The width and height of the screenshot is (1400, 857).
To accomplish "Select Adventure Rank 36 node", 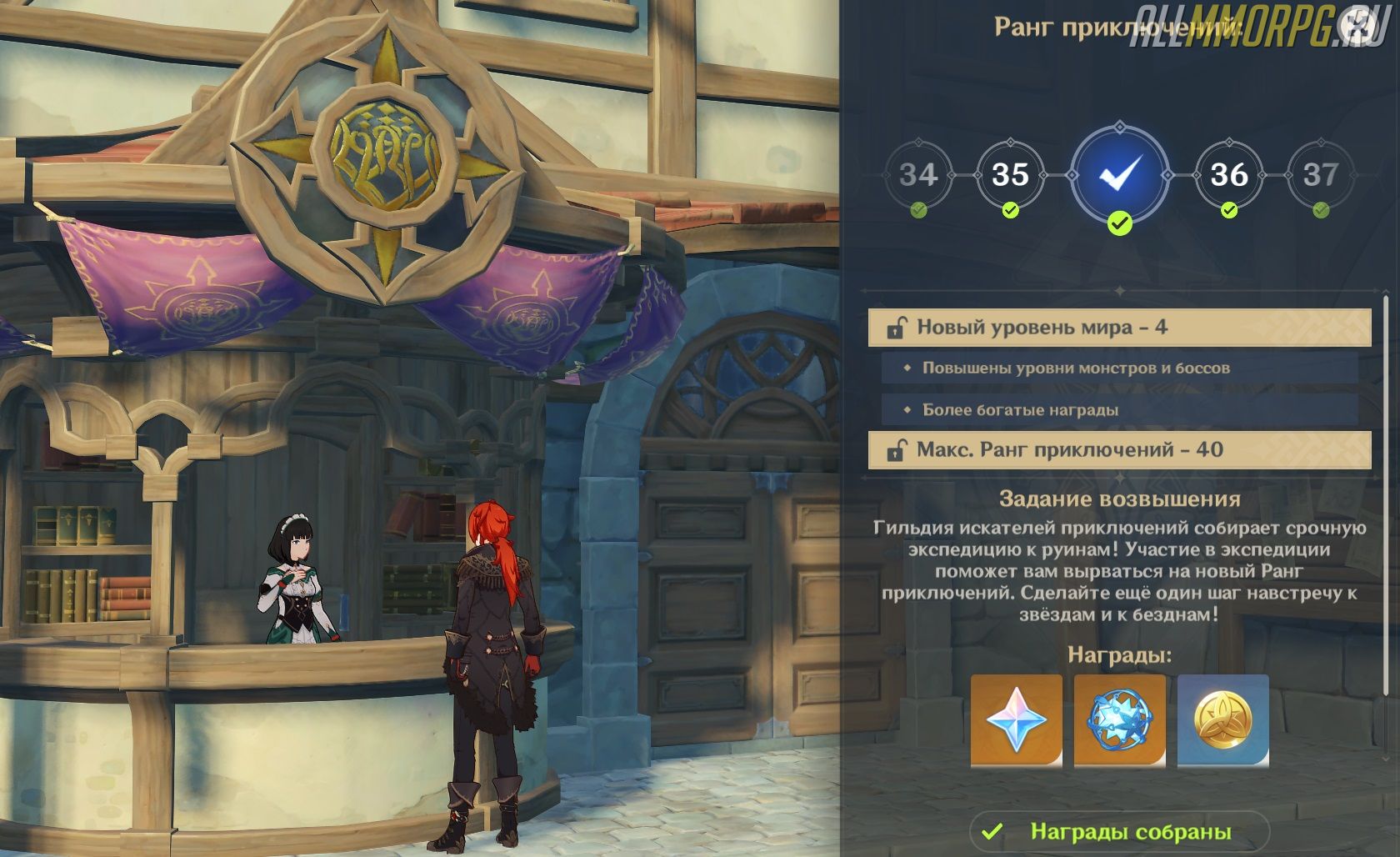I will coord(1228,175).
